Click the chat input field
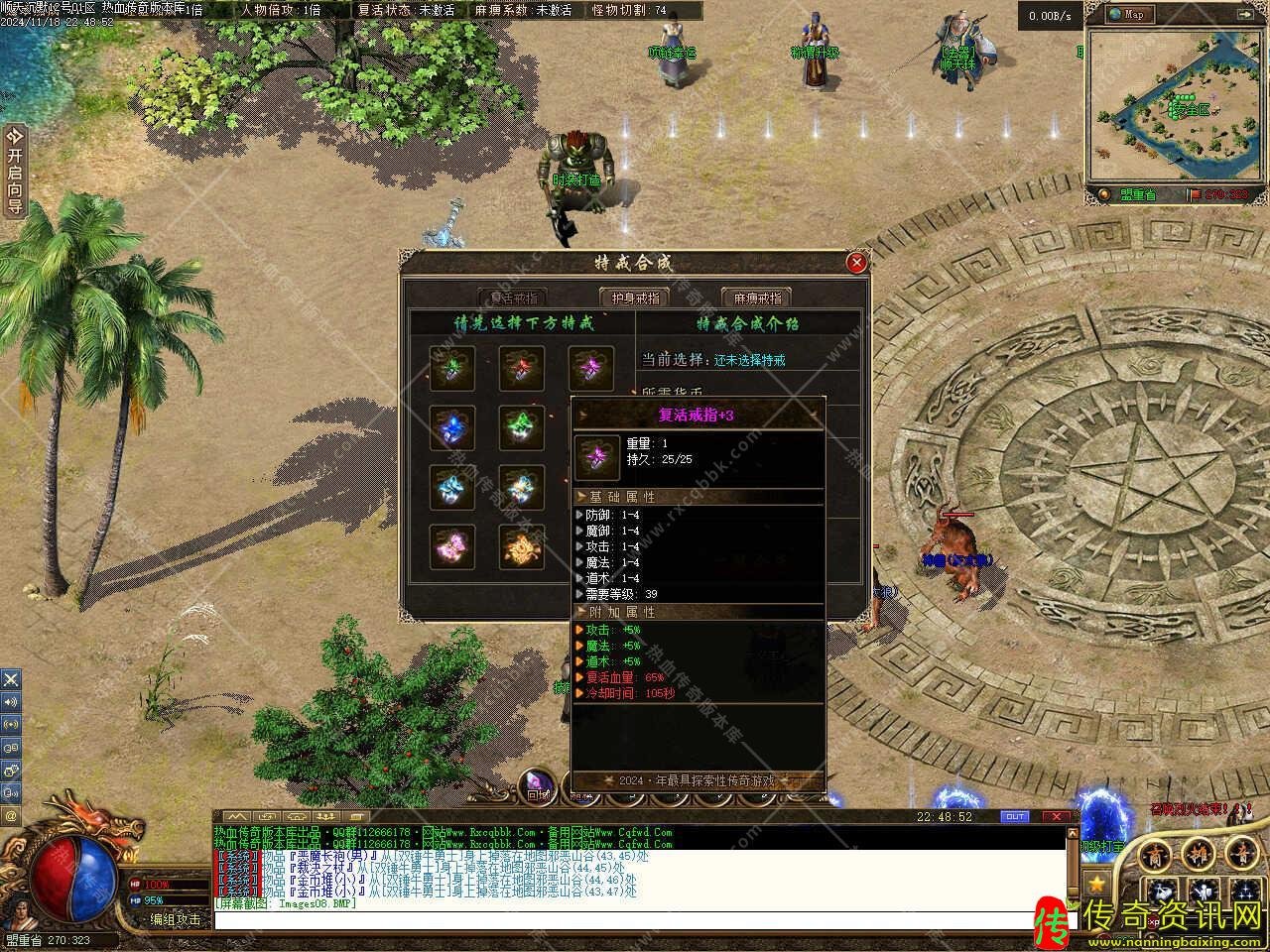The width and height of the screenshot is (1270, 952). click(635, 920)
